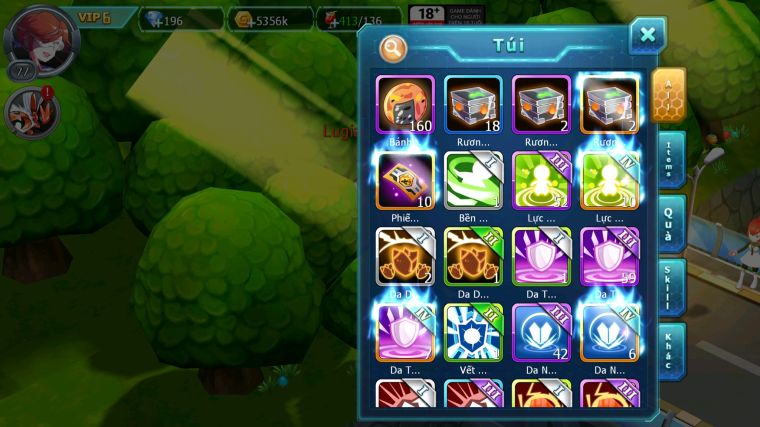Select the Phiế... ticket item with 10 count
This screenshot has width=760, height=427.
coord(405,180)
